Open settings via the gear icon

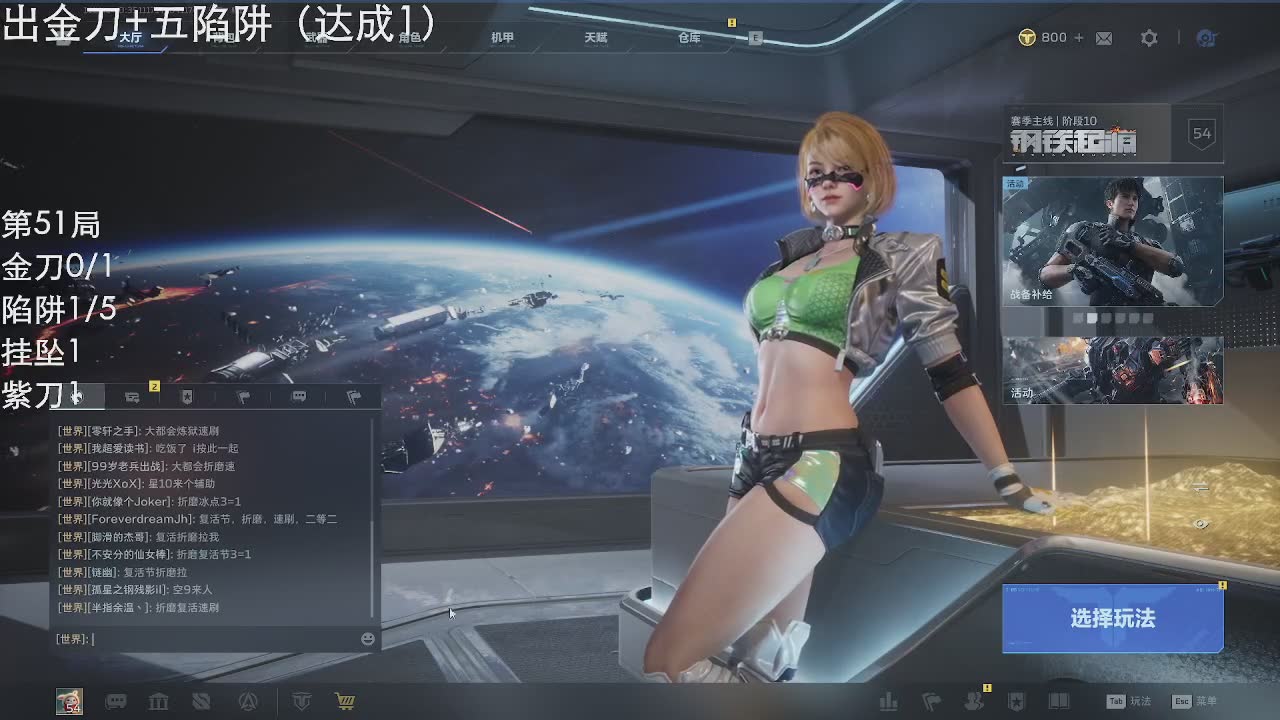(x=1149, y=38)
